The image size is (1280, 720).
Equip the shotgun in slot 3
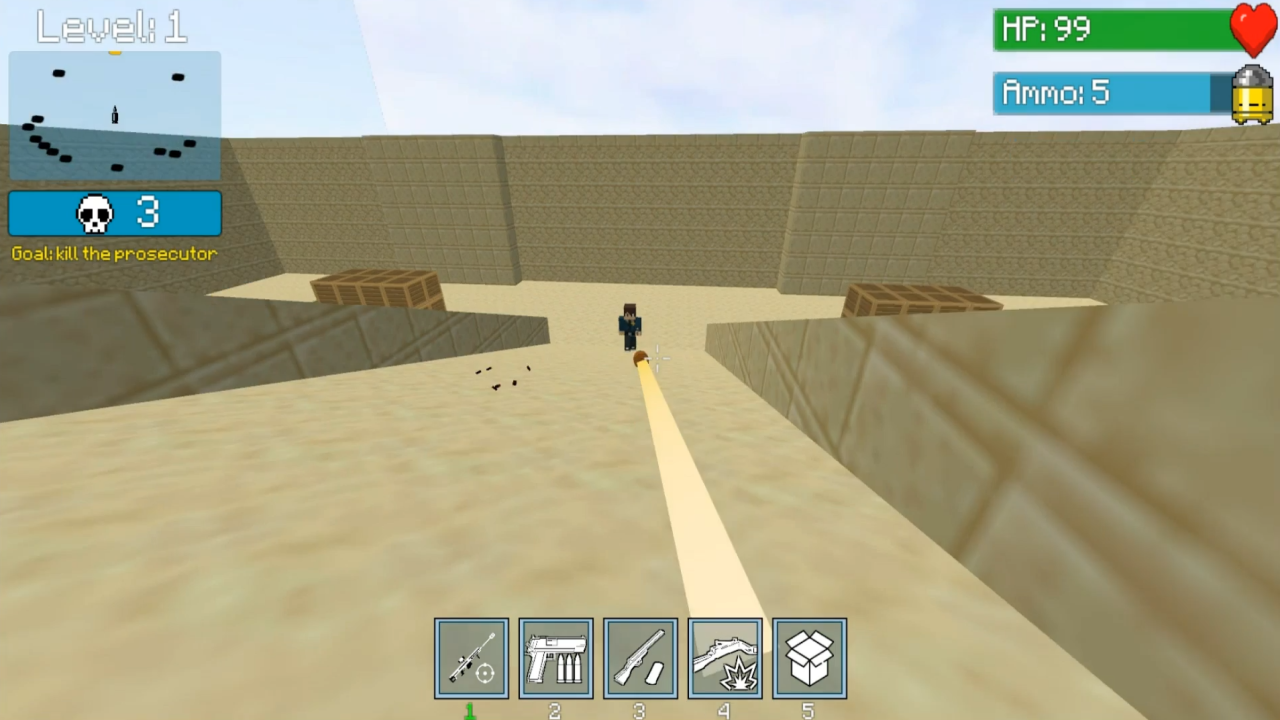point(640,657)
